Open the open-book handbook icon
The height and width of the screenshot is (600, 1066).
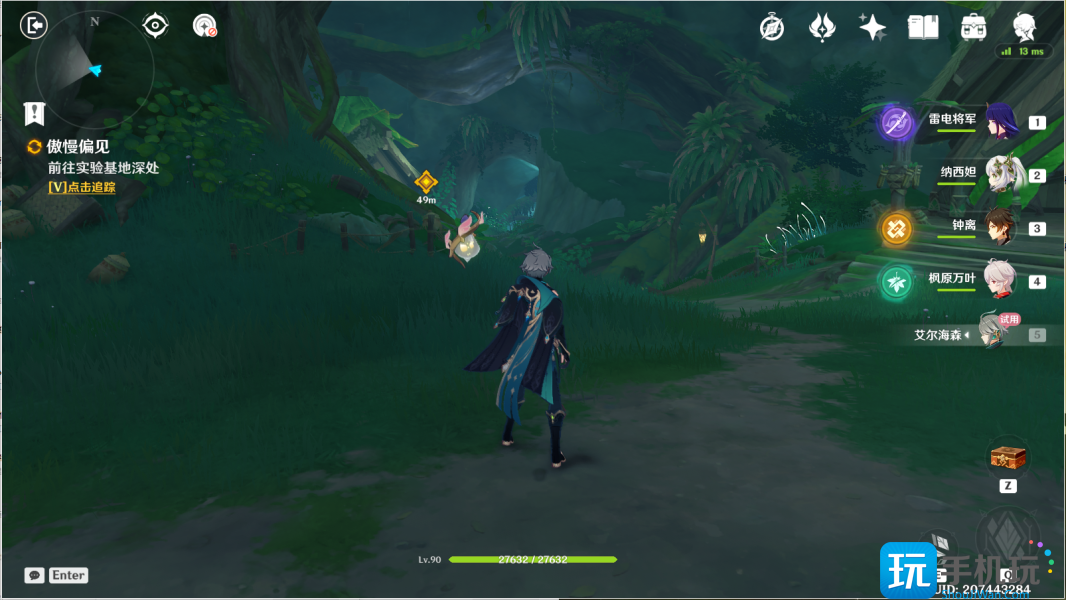point(923,28)
